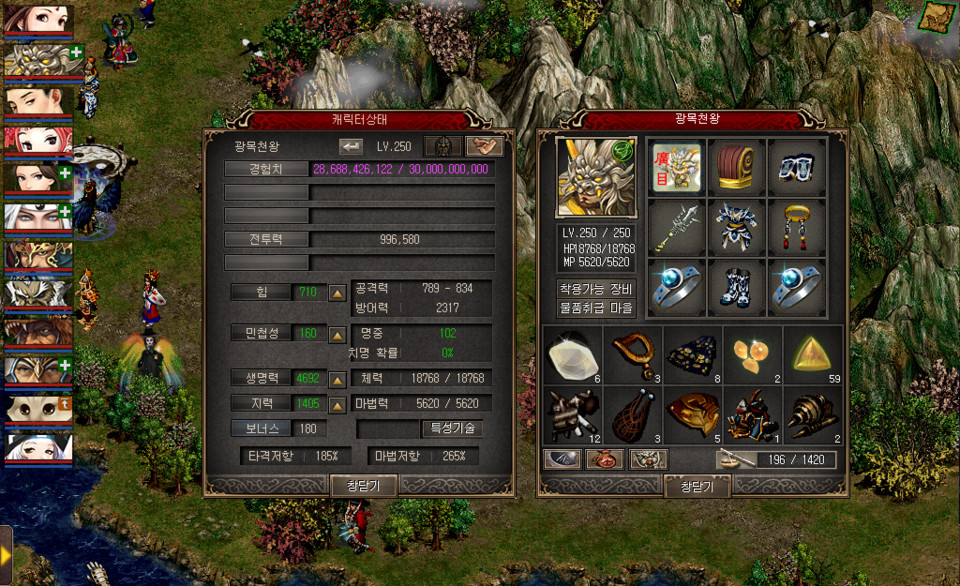This screenshot has height=586, width=960.
Task: Open the 특성기술 panel
Action: point(453,428)
